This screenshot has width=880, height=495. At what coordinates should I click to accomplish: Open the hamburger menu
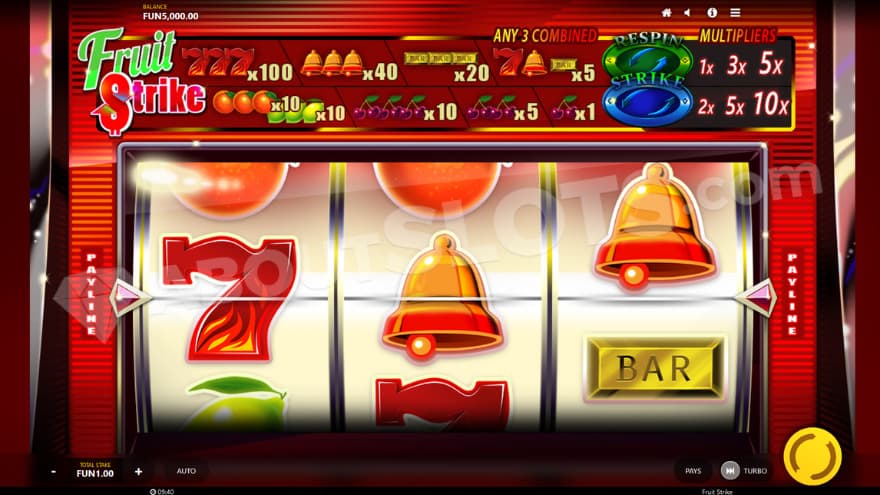click(735, 13)
